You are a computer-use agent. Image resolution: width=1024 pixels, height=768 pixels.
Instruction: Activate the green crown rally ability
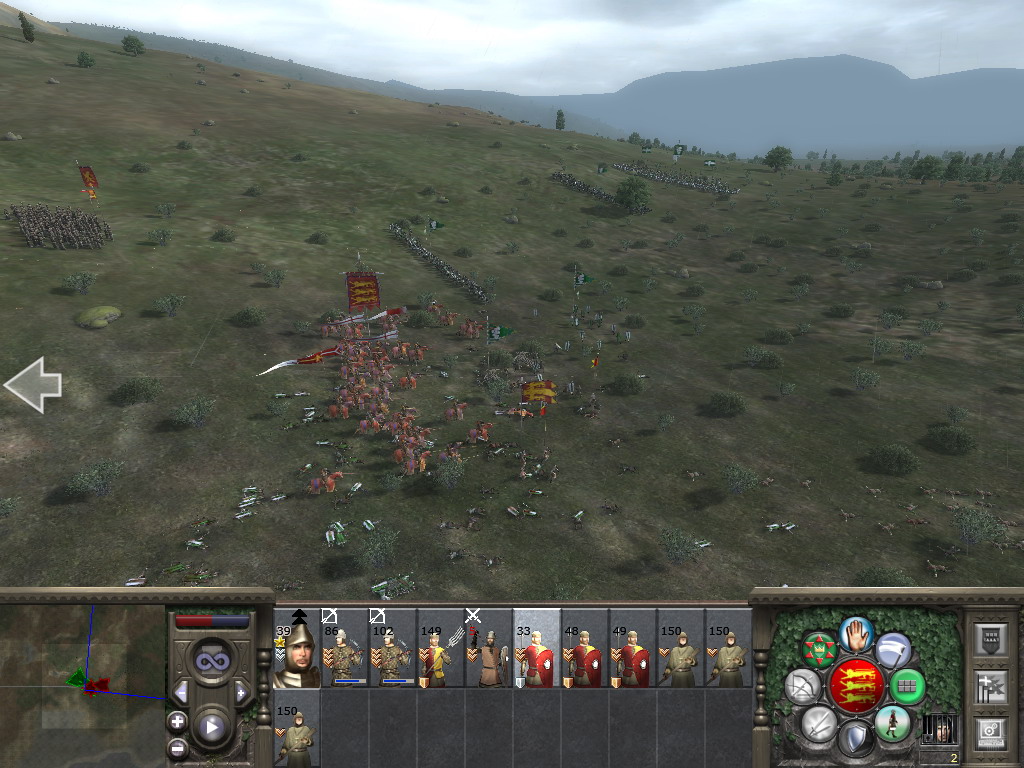pos(819,650)
